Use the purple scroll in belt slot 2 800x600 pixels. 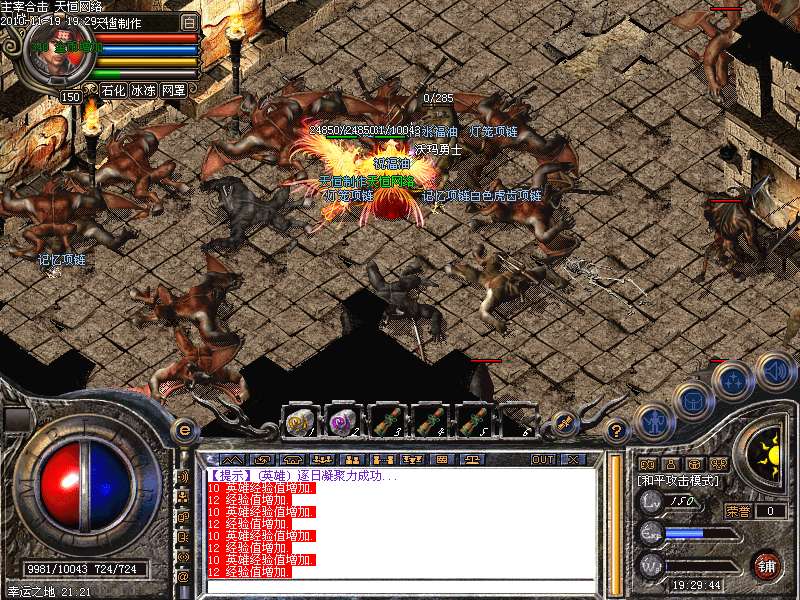(343, 421)
